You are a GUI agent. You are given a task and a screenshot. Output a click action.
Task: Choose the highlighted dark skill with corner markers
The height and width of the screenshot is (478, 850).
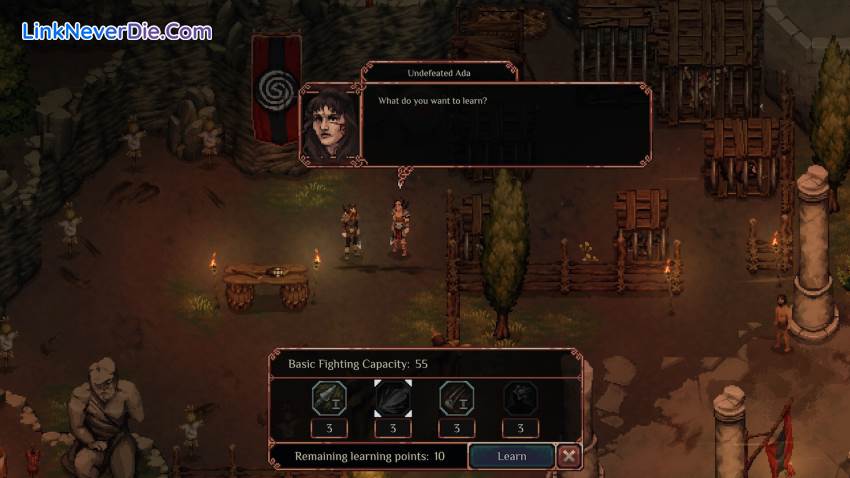click(x=393, y=398)
